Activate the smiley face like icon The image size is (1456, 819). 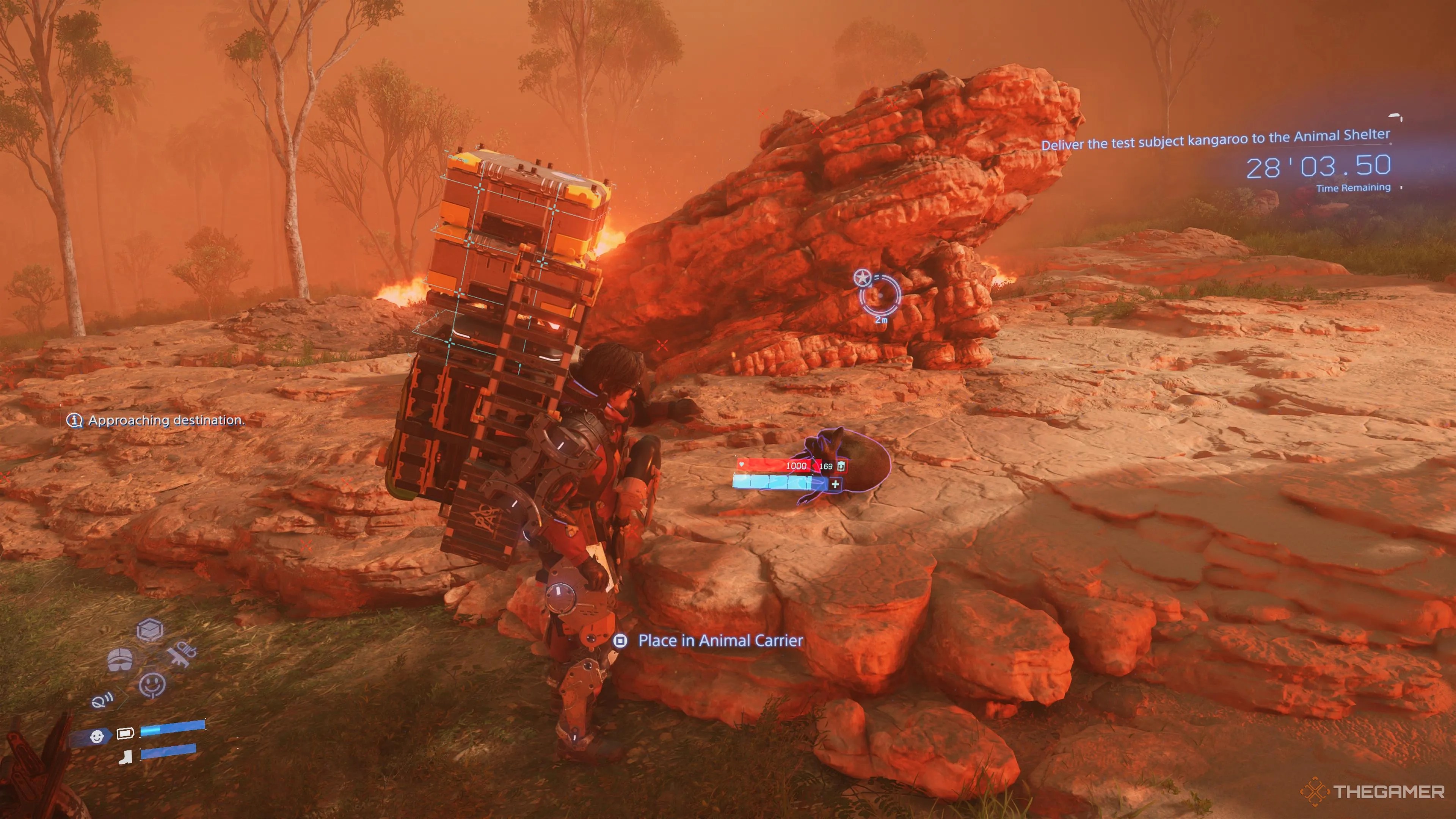click(152, 685)
